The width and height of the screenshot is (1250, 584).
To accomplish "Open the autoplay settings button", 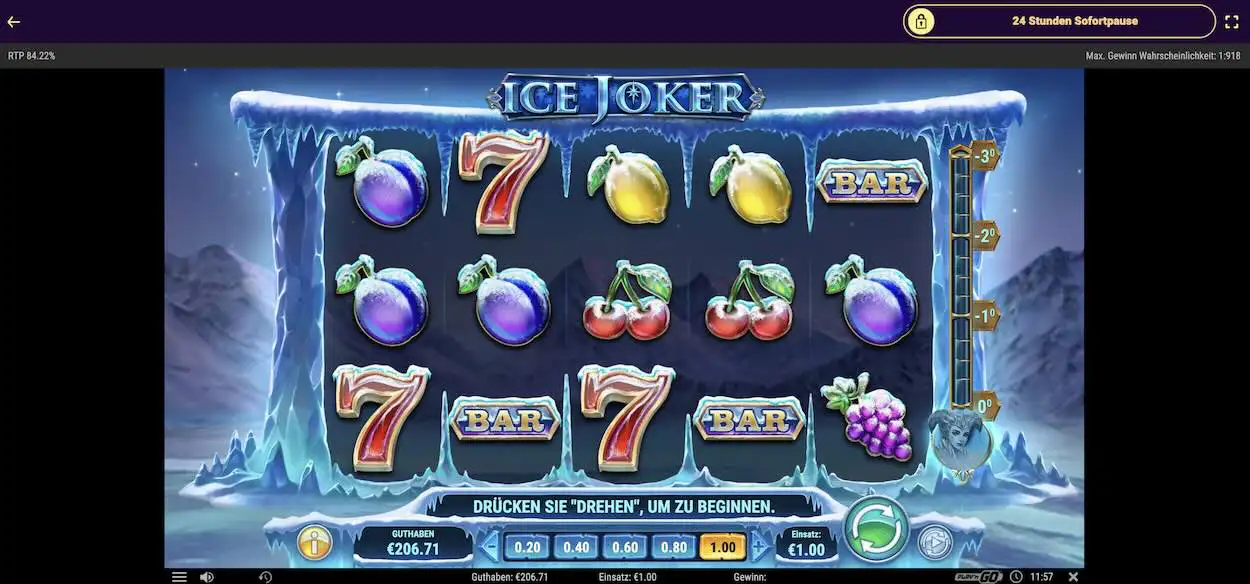I will 935,542.
